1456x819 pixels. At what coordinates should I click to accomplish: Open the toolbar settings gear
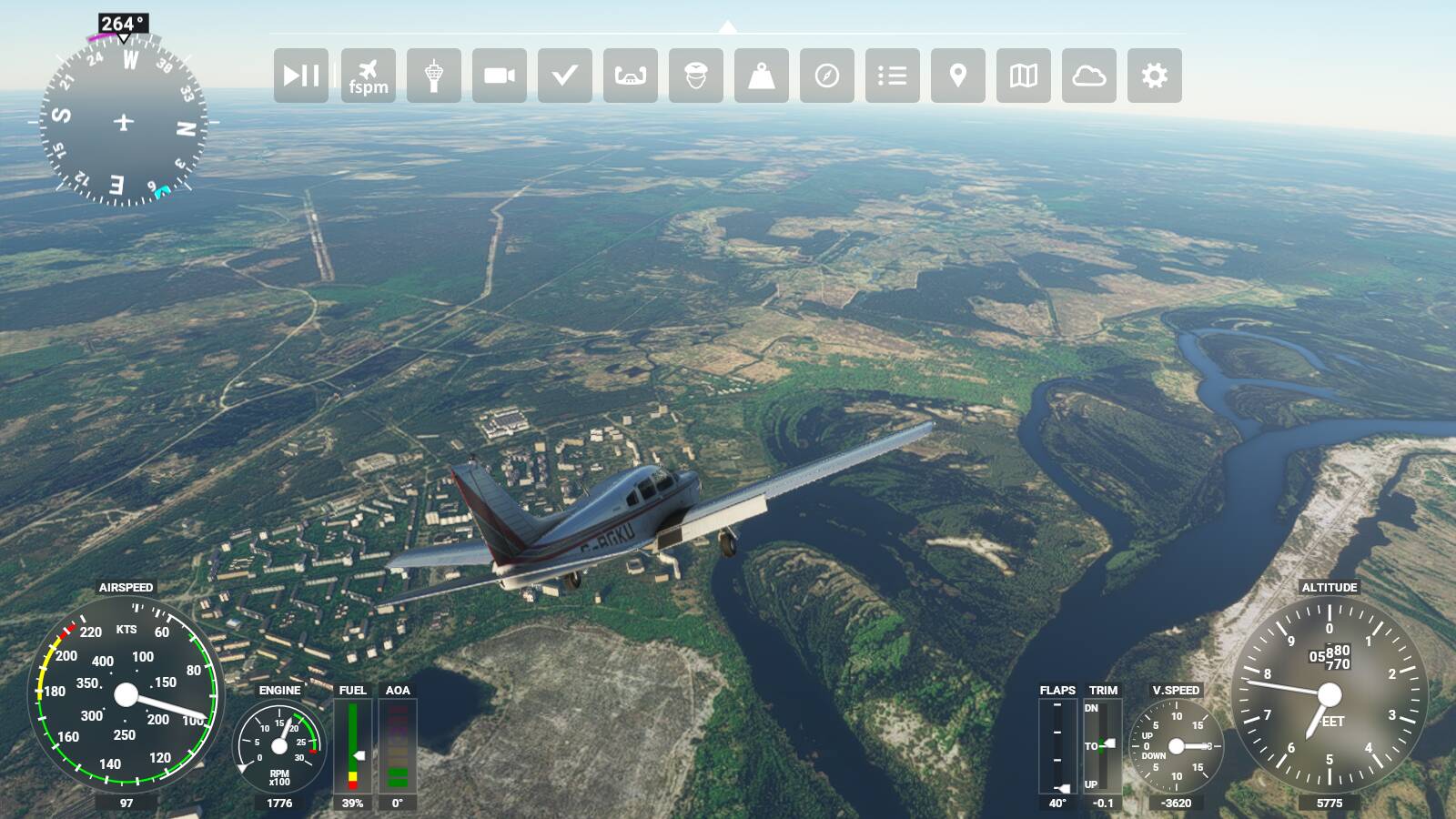pyautogui.click(x=1155, y=76)
